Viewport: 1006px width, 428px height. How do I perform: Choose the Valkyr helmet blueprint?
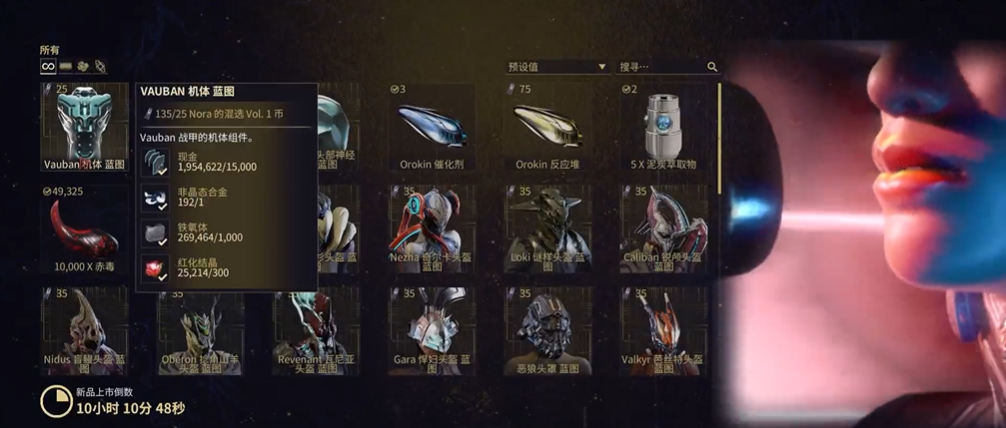(x=663, y=332)
